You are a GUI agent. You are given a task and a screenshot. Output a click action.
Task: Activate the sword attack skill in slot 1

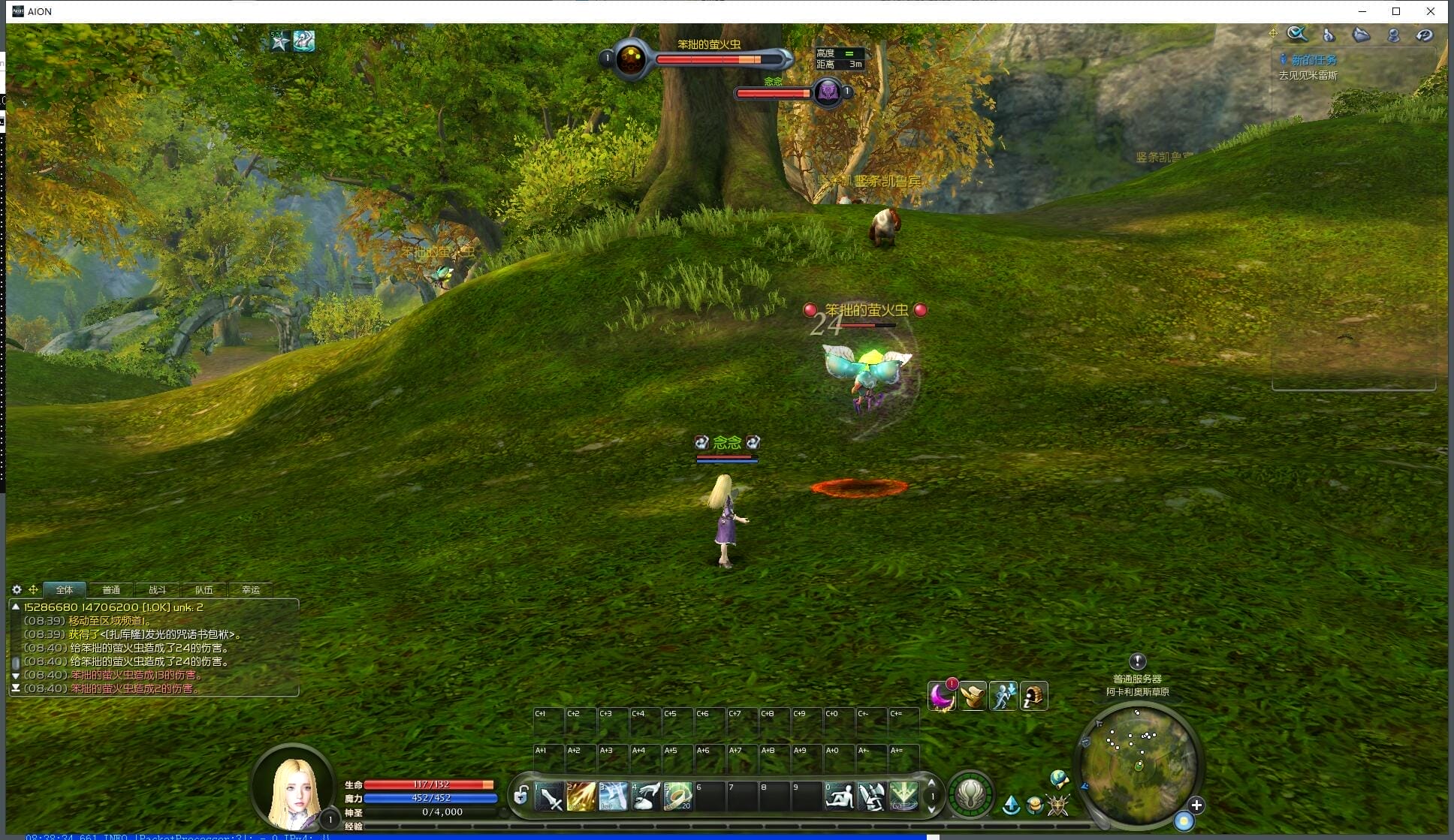click(x=550, y=796)
